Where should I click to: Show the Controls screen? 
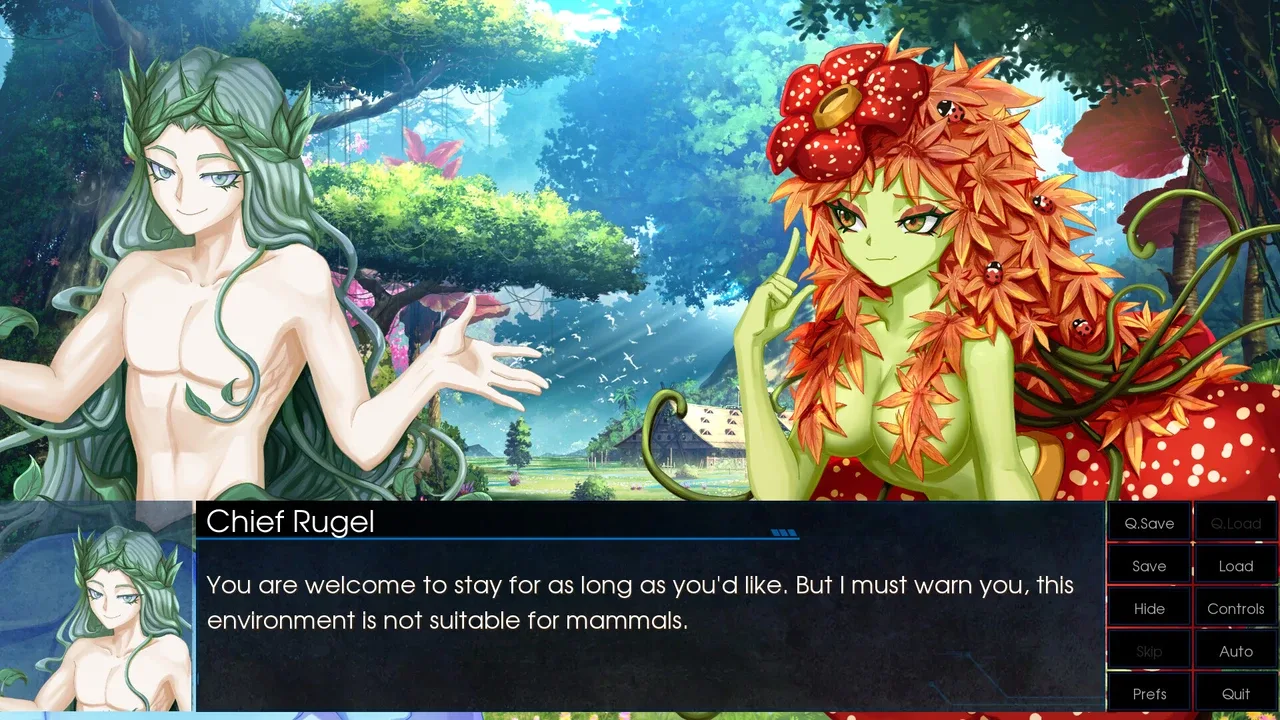tap(1236, 608)
